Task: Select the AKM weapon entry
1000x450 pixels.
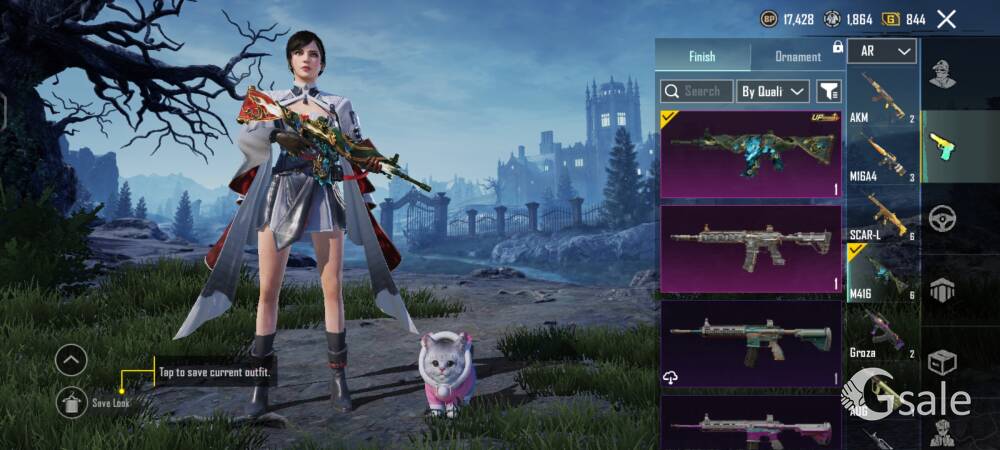Action: click(882, 98)
